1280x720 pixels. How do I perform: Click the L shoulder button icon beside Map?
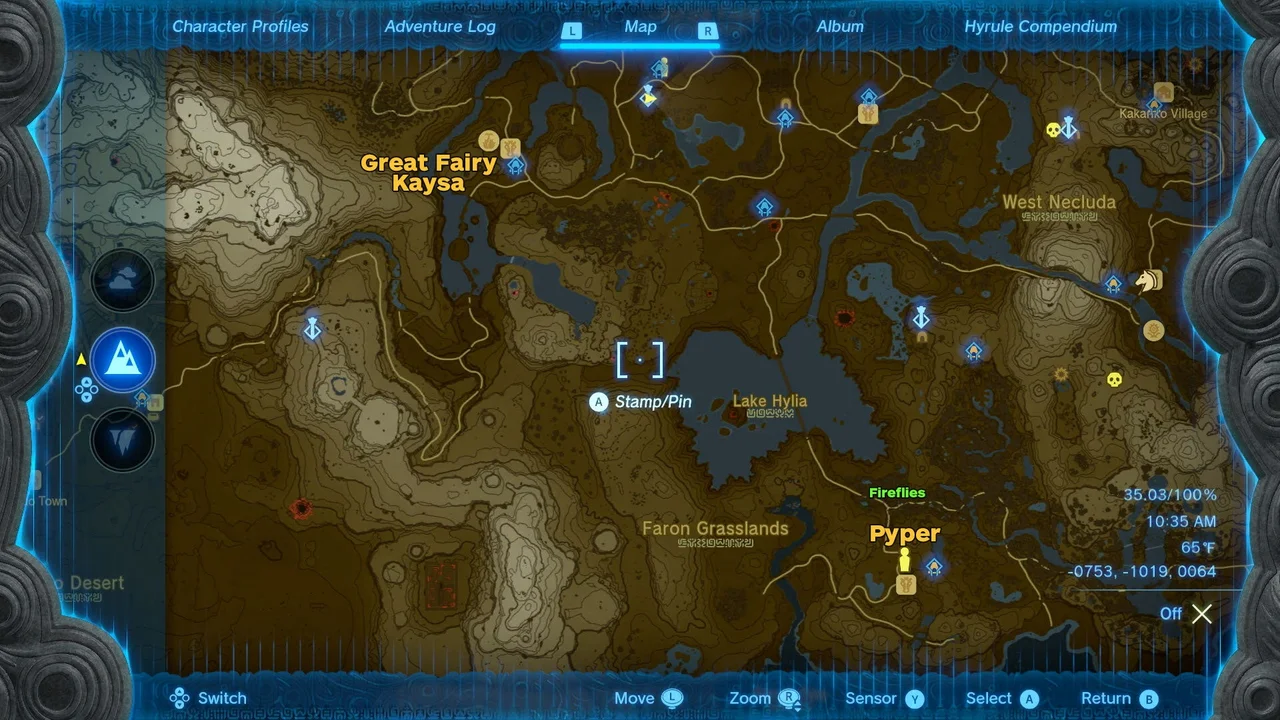click(572, 31)
